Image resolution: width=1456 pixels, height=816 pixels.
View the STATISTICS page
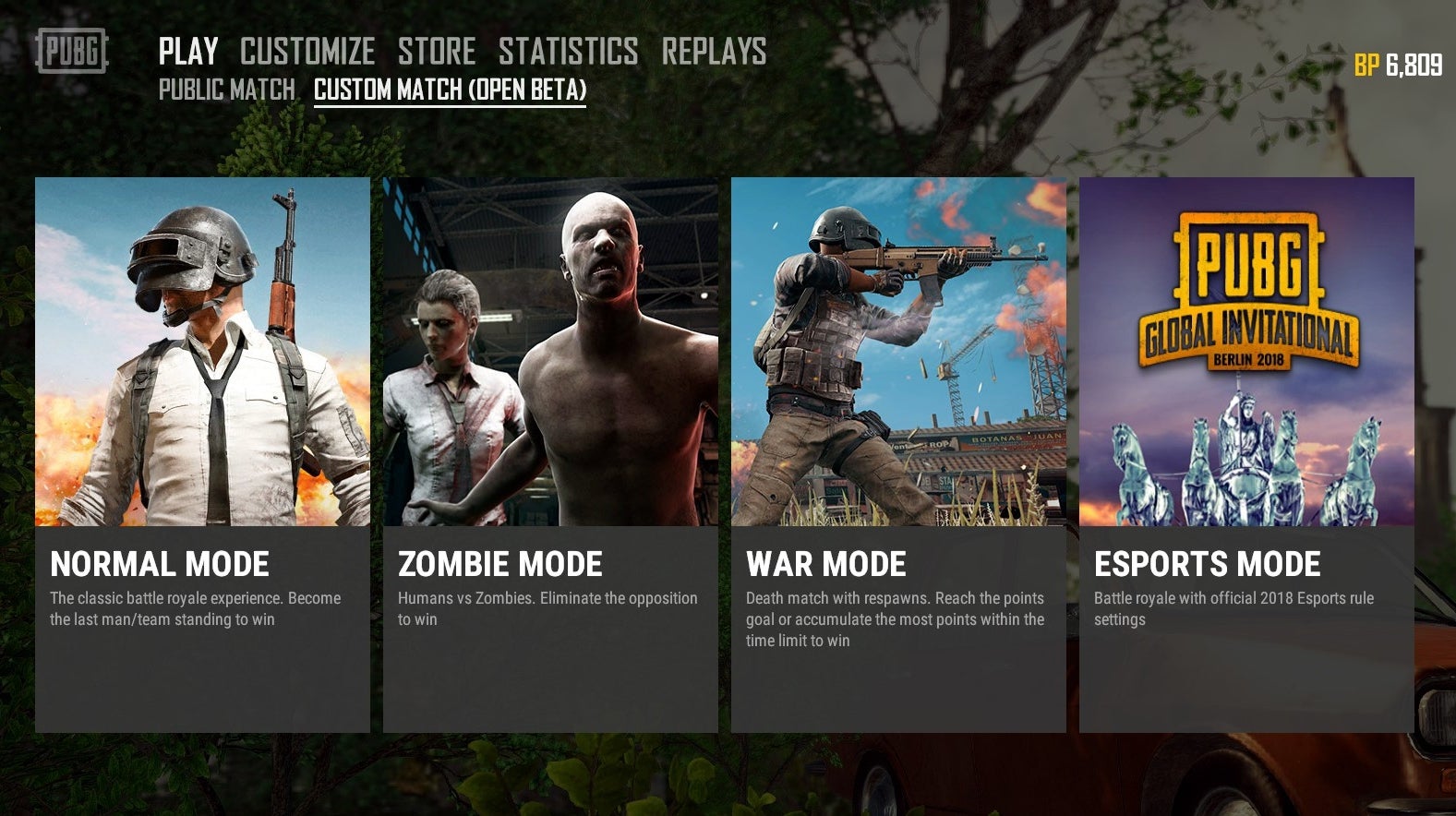point(569,51)
